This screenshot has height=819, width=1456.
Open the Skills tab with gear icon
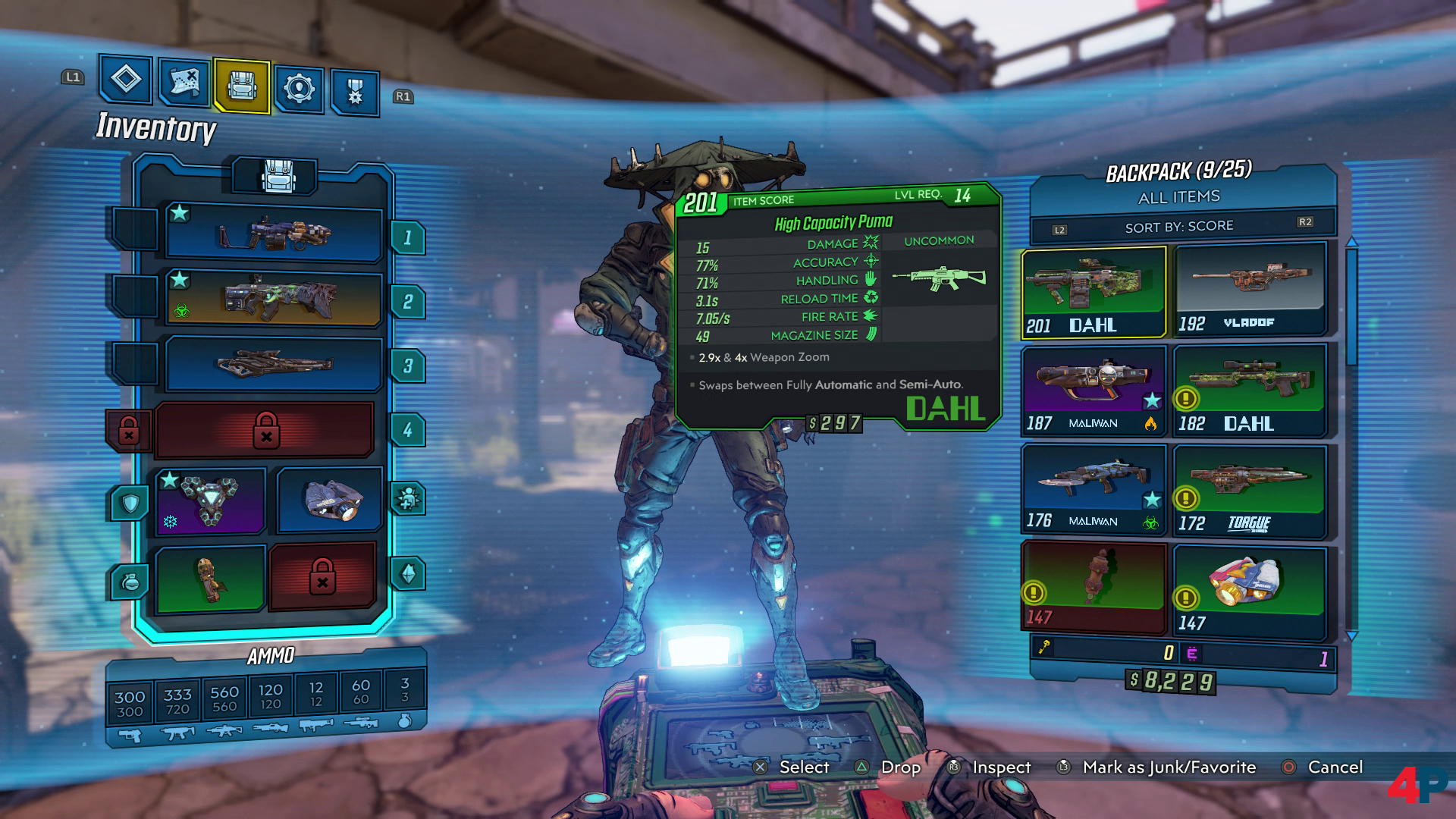pyautogui.click(x=299, y=89)
